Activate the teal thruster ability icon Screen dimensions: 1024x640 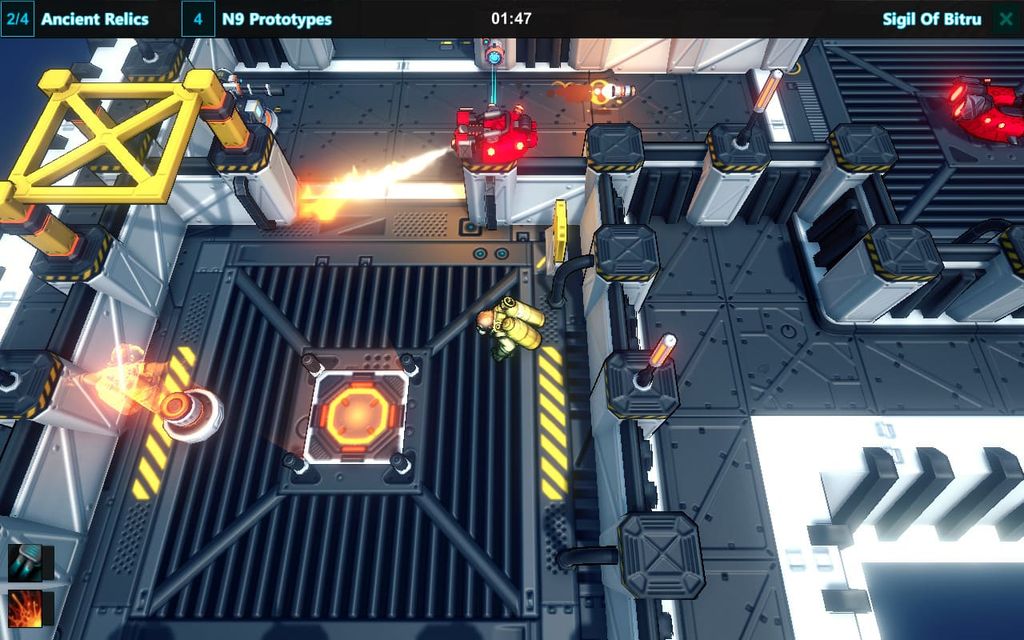pyautogui.click(x=25, y=563)
